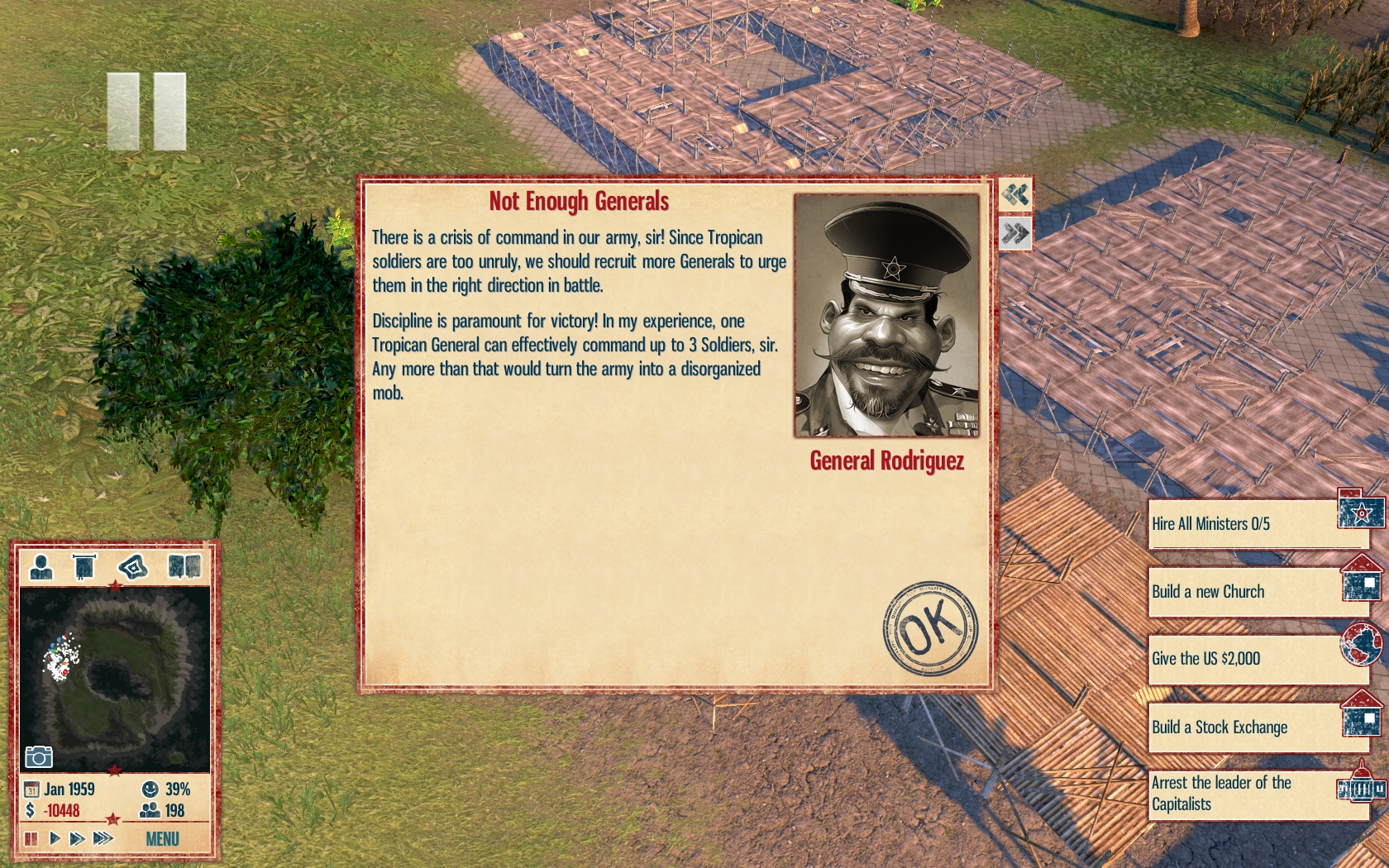Open the Give the US $2,000 task

[x=1257, y=659]
